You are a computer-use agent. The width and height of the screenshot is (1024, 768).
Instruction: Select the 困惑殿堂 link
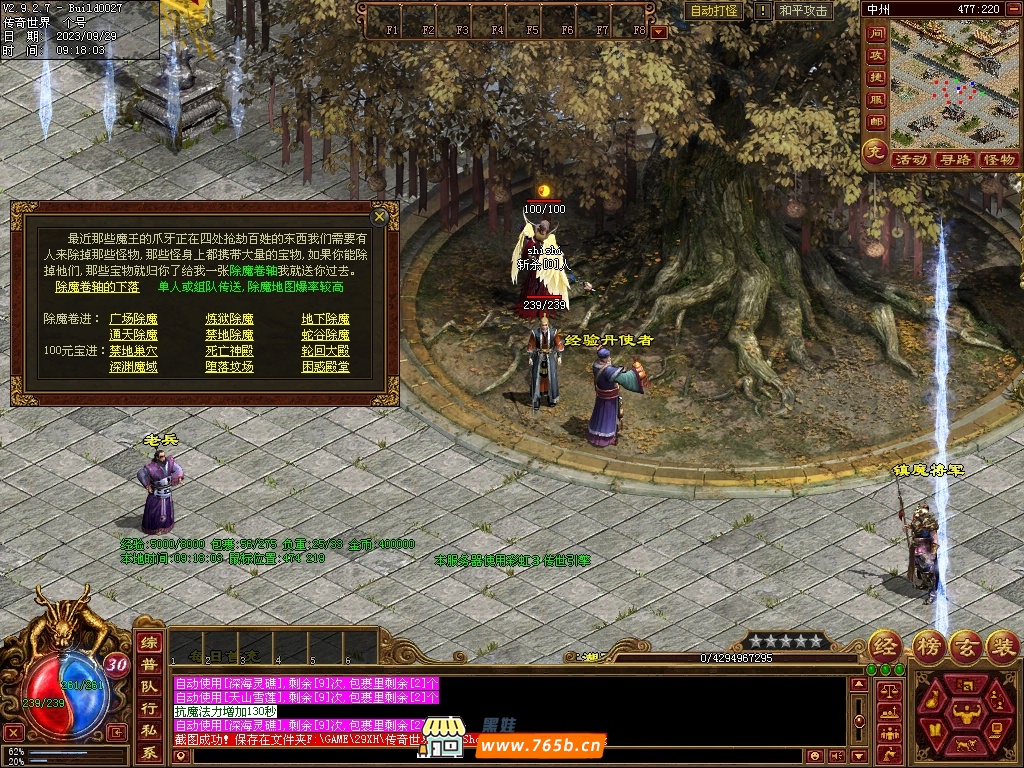pyautogui.click(x=325, y=367)
